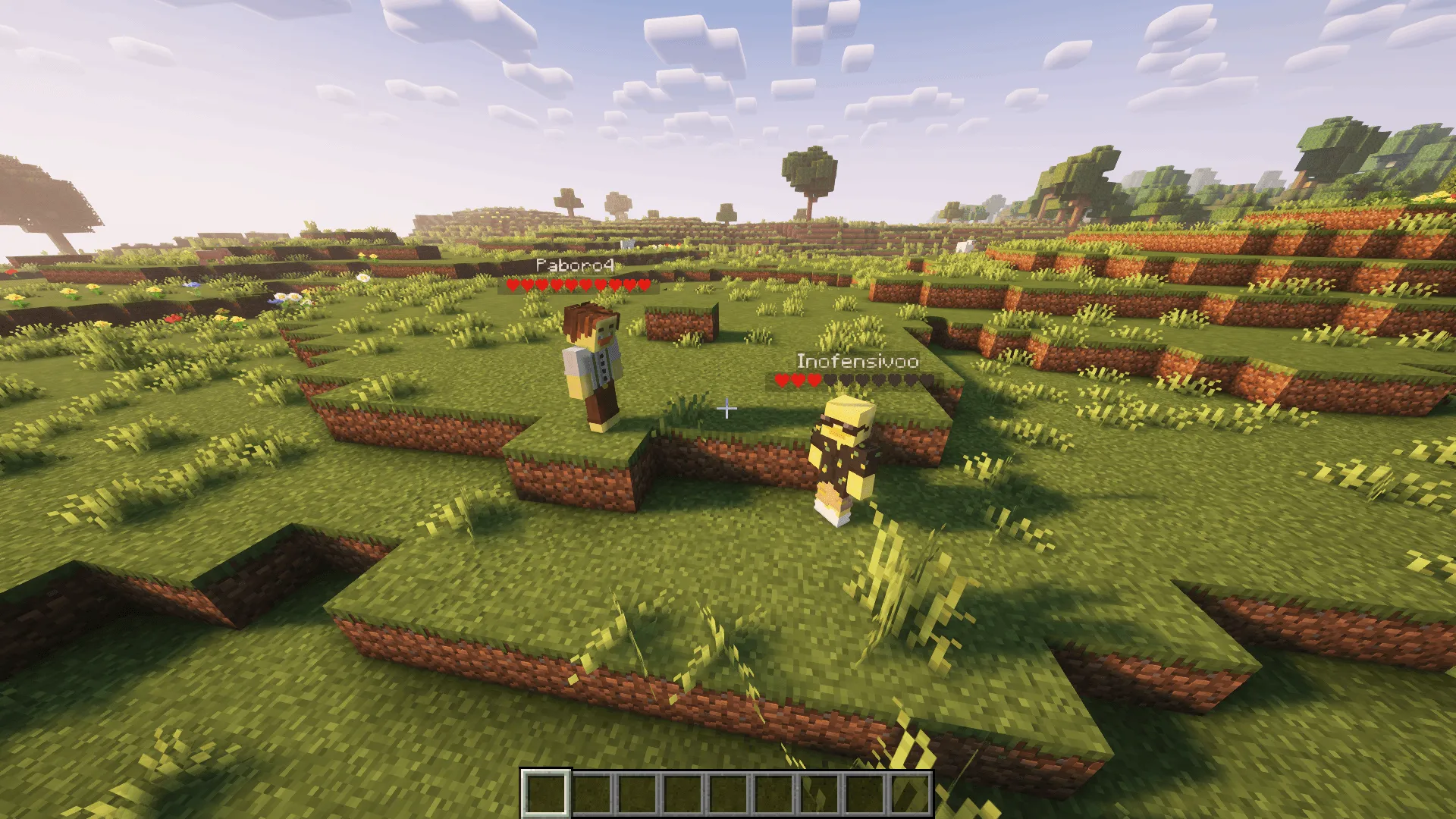Click the middle hotbar slot
Screen dimensions: 1456x819
(x=728, y=793)
